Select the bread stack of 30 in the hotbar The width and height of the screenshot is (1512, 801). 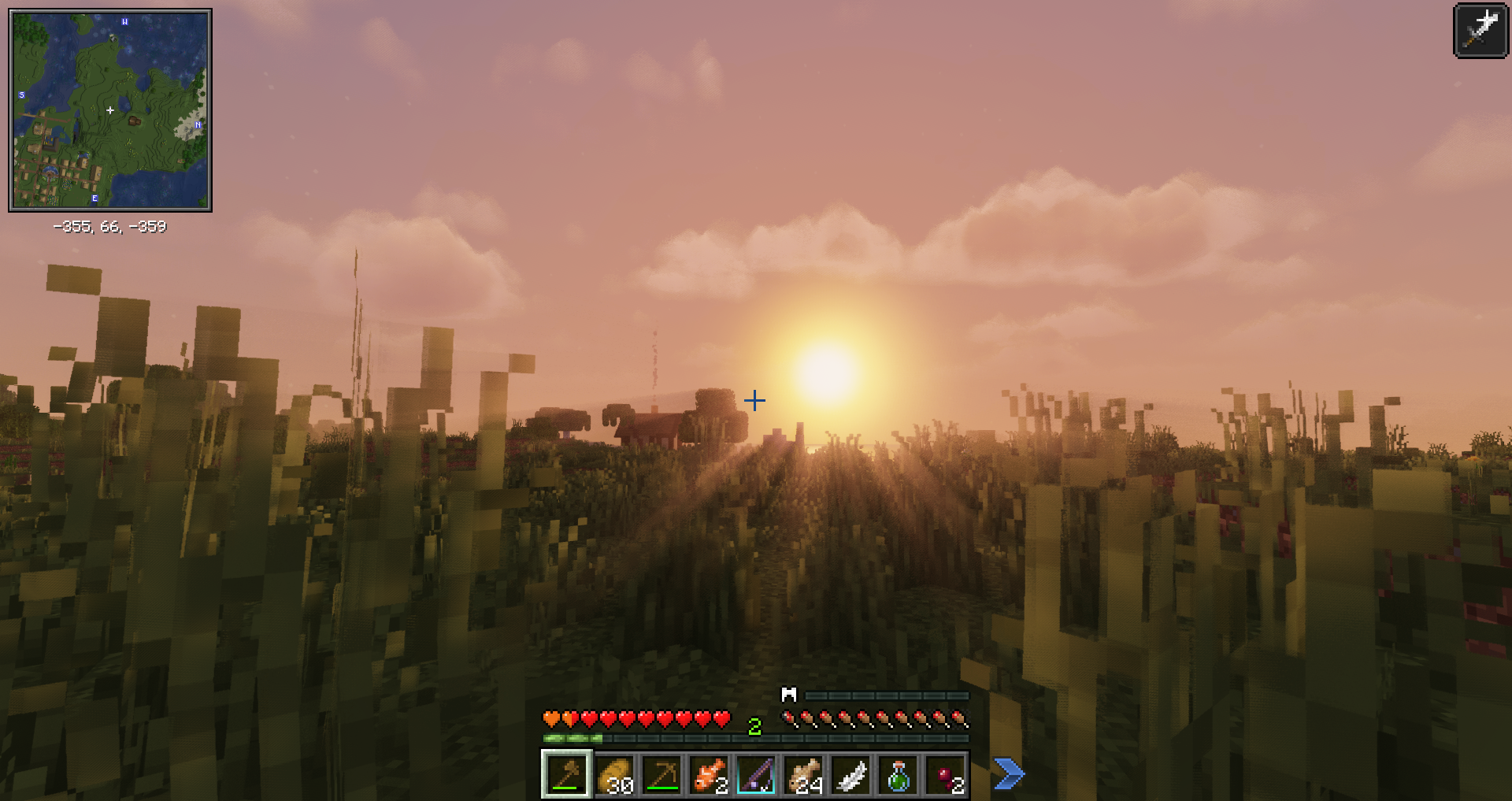615,777
